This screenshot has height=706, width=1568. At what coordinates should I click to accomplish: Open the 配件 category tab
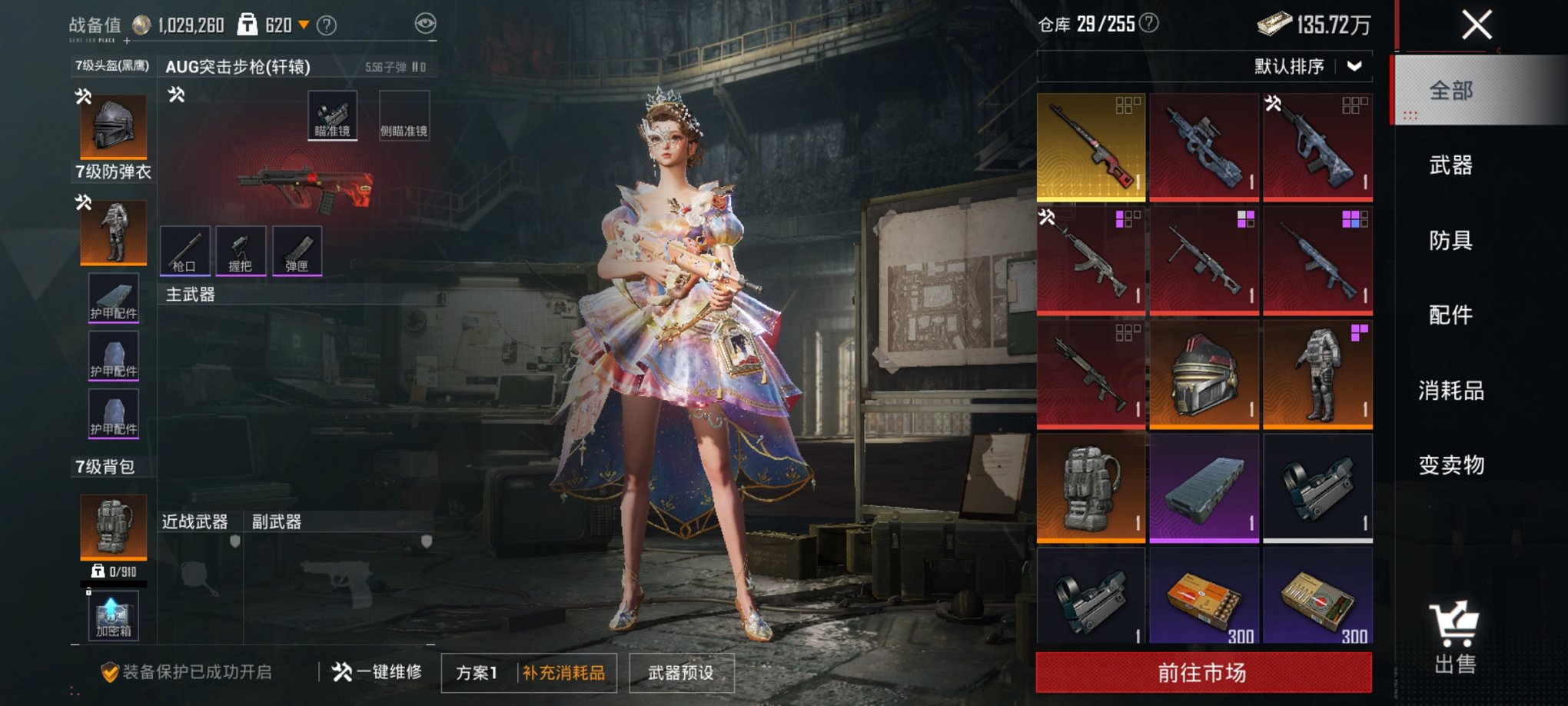click(x=1450, y=315)
